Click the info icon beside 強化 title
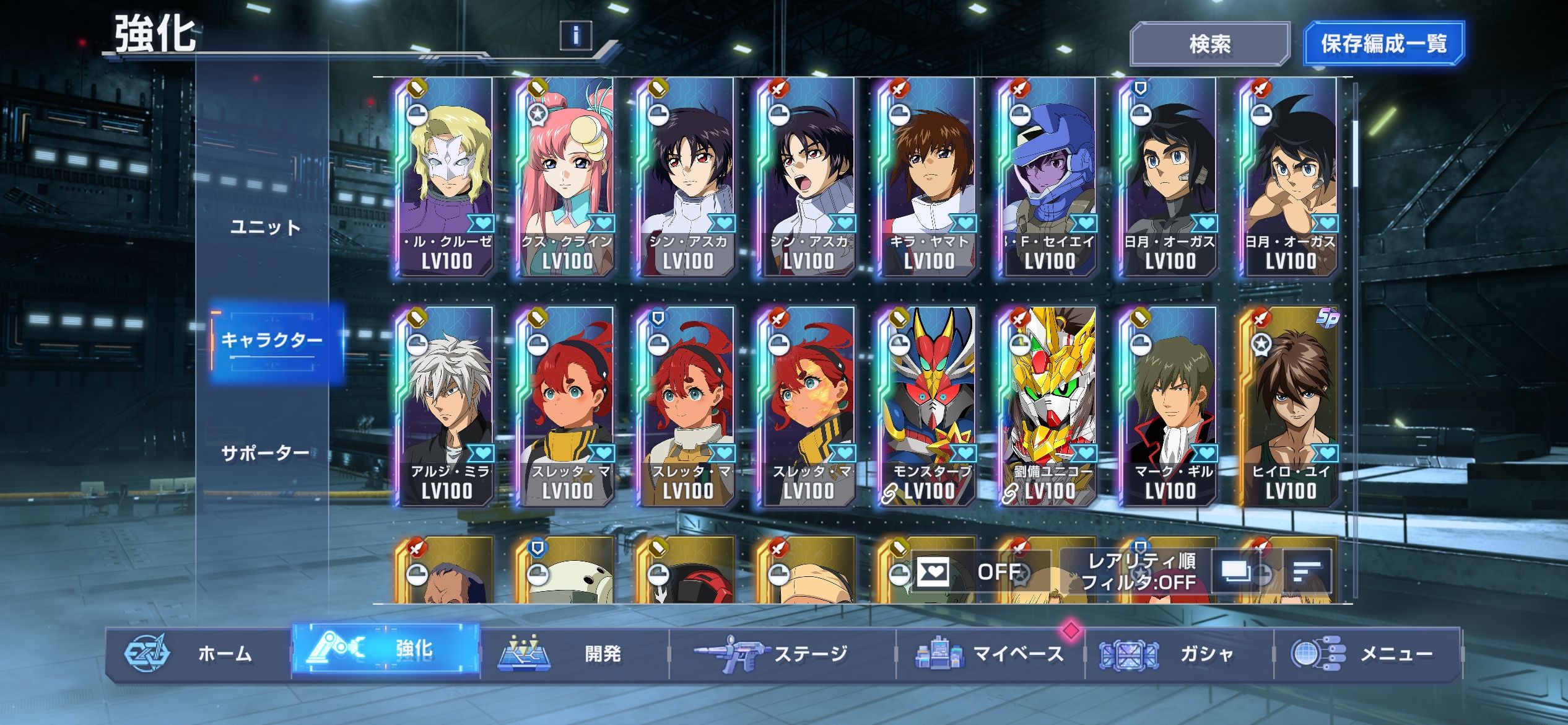This screenshot has height=725, width=1568. point(575,35)
